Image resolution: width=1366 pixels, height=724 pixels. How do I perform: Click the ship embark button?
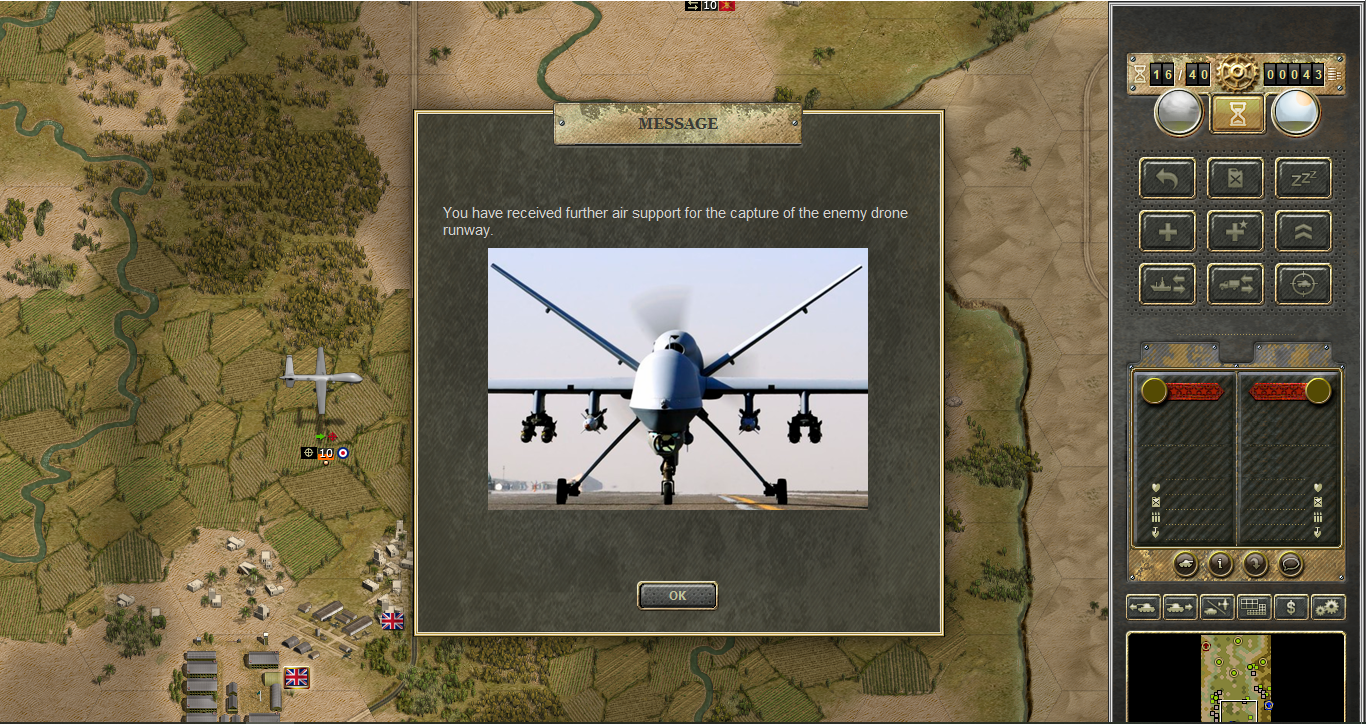1167,284
